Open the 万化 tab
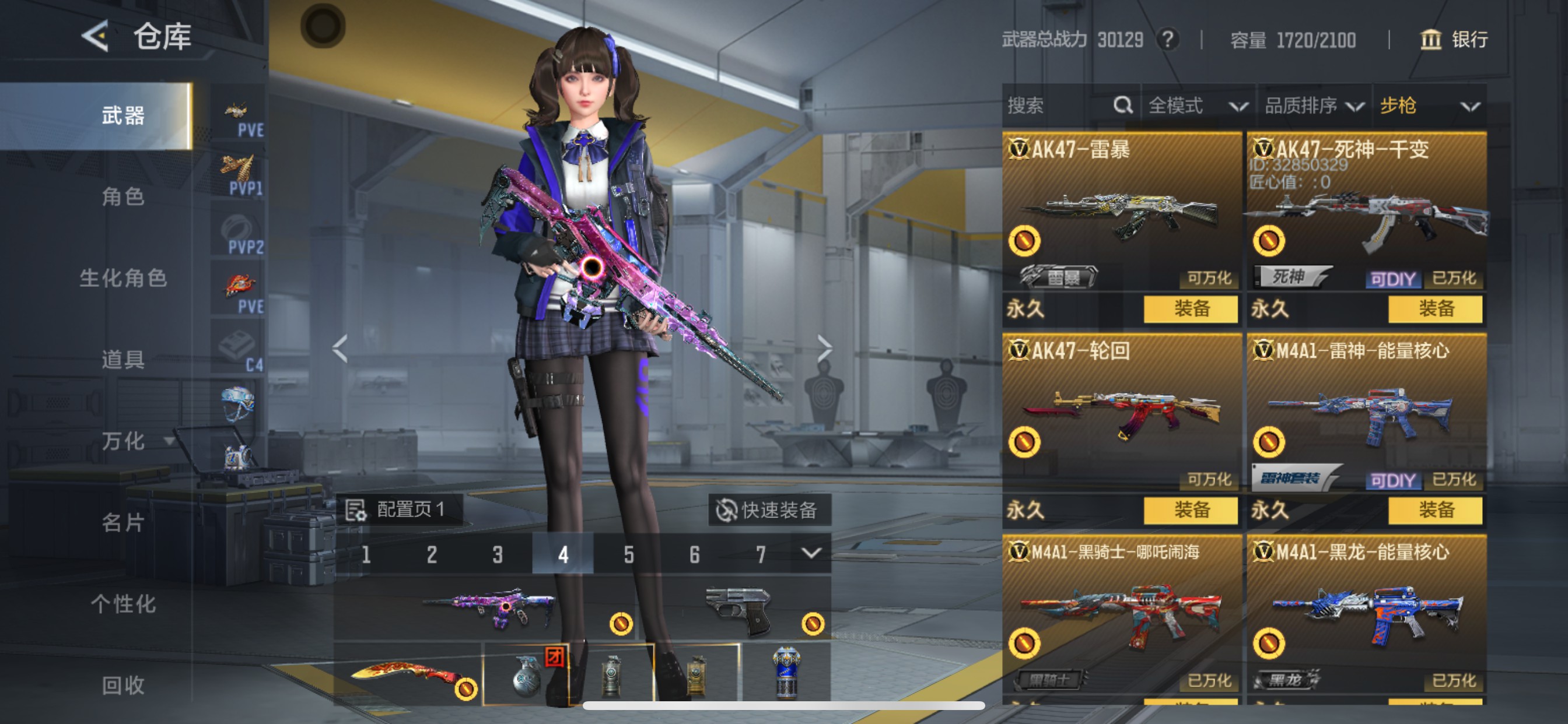The image size is (1568, 724). [125, 442]
